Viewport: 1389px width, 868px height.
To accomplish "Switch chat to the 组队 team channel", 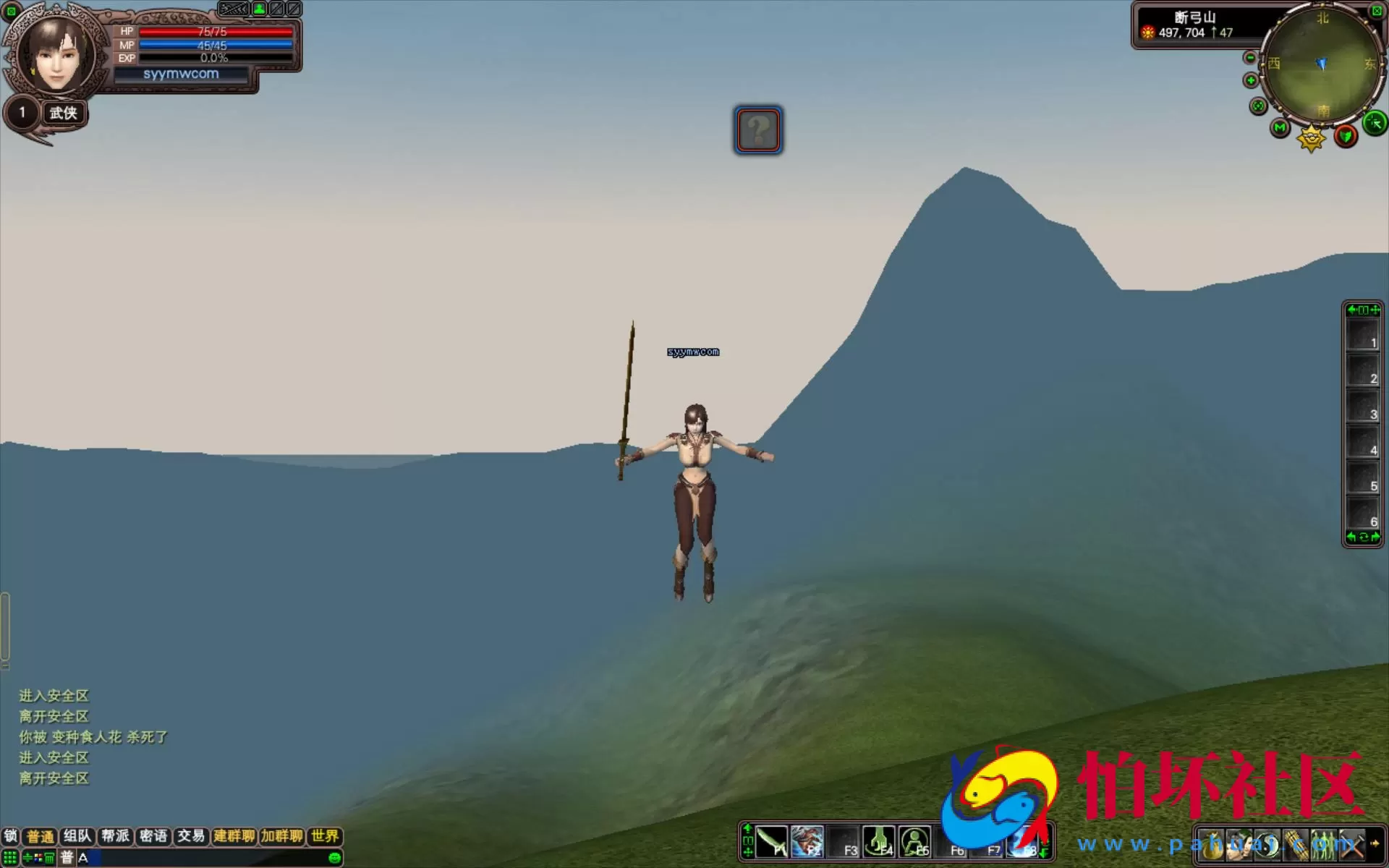I will (77, 836).
